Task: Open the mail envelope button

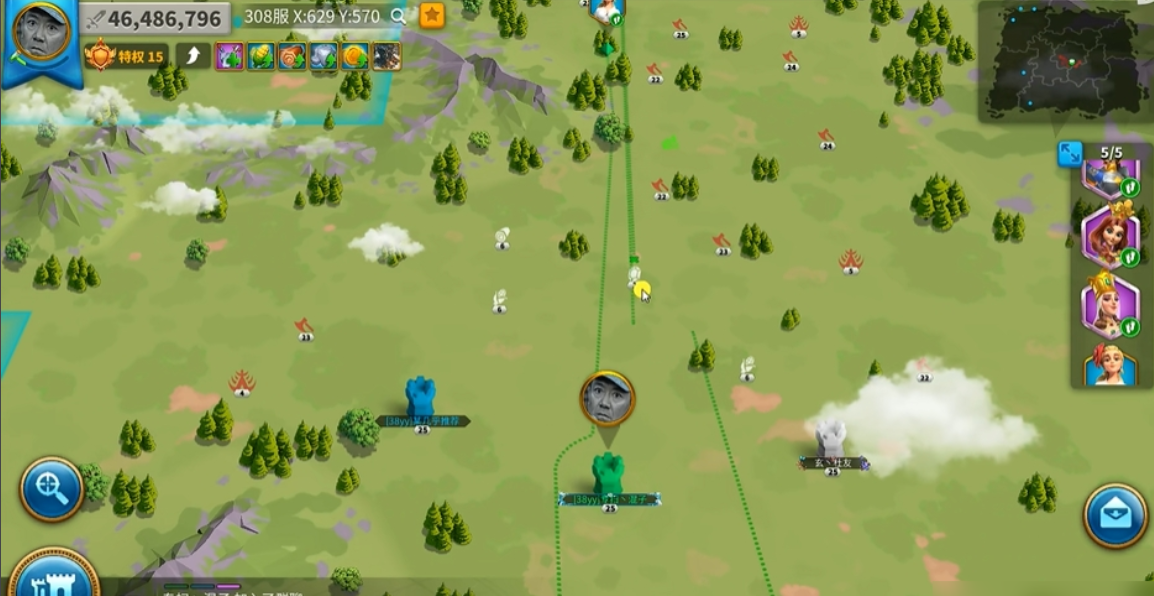Action: click(x=1115, y=516)
